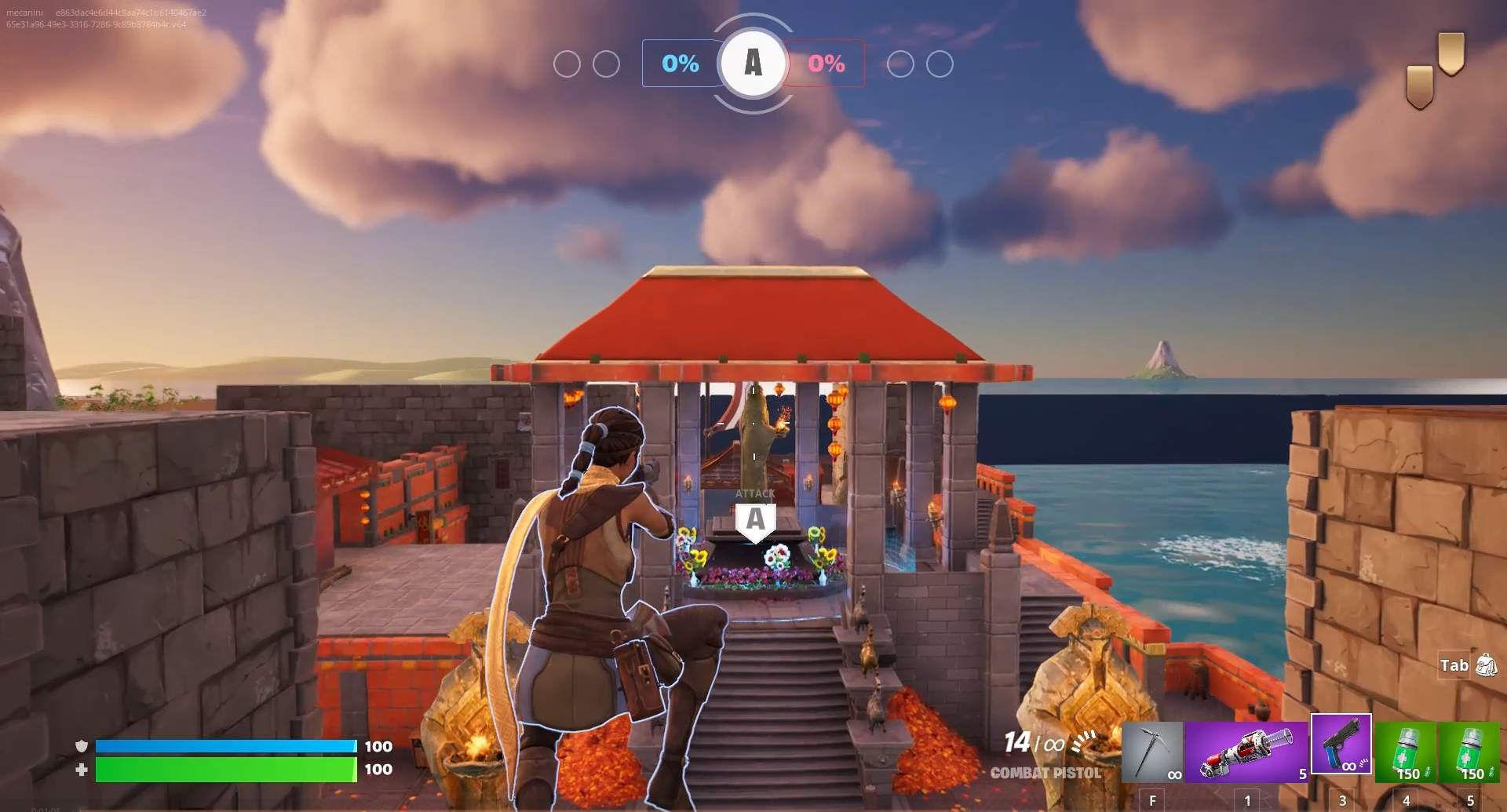Equip the red-and-white cannon weapon slot

pos(1246,752)
